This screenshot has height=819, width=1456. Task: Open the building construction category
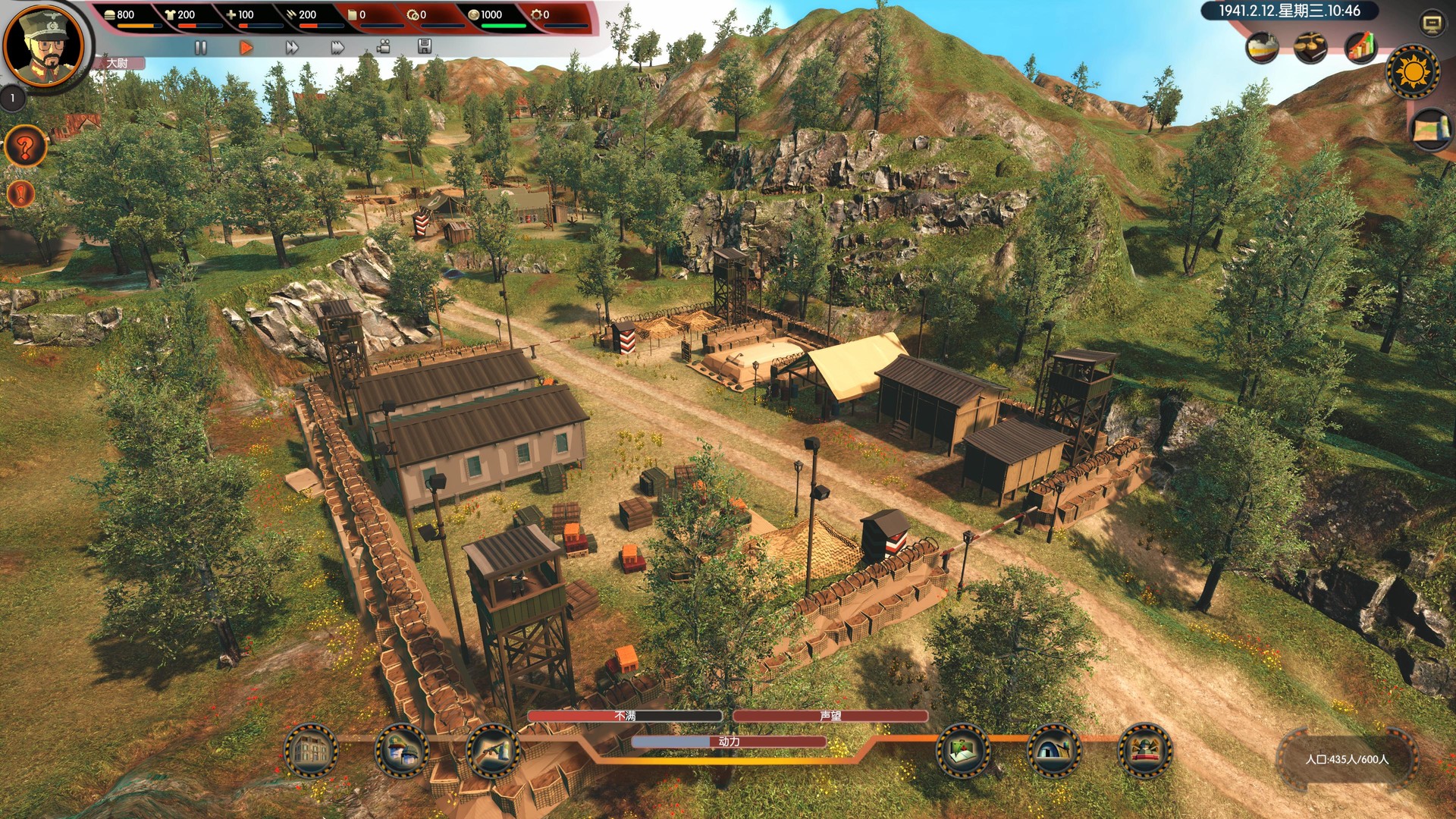310,751
